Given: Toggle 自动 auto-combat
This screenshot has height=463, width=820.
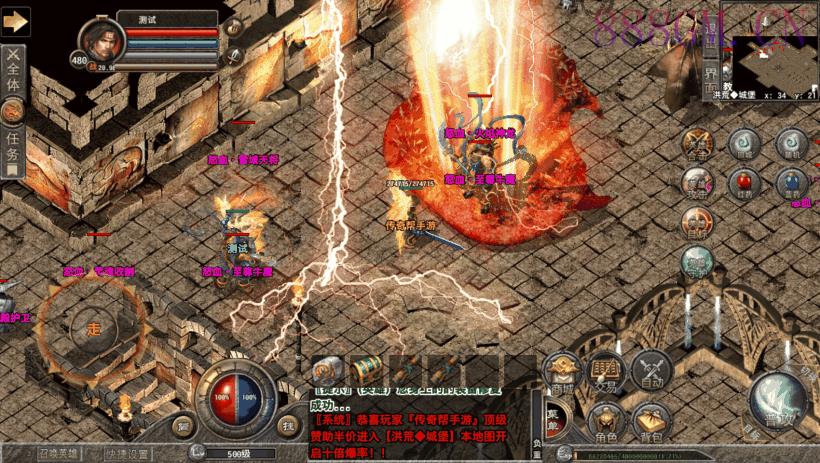Looking at the screenshot, I should click(652, 372).
